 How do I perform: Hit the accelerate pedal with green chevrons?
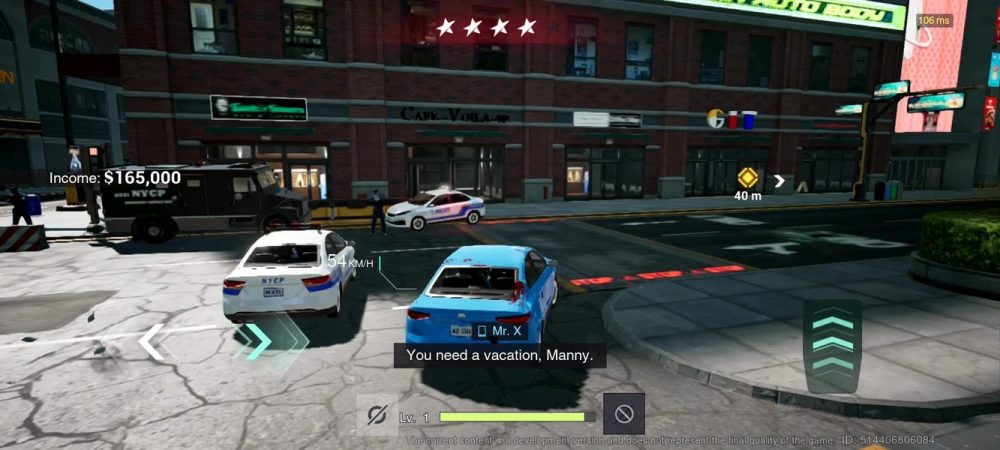tap(832, 346)
